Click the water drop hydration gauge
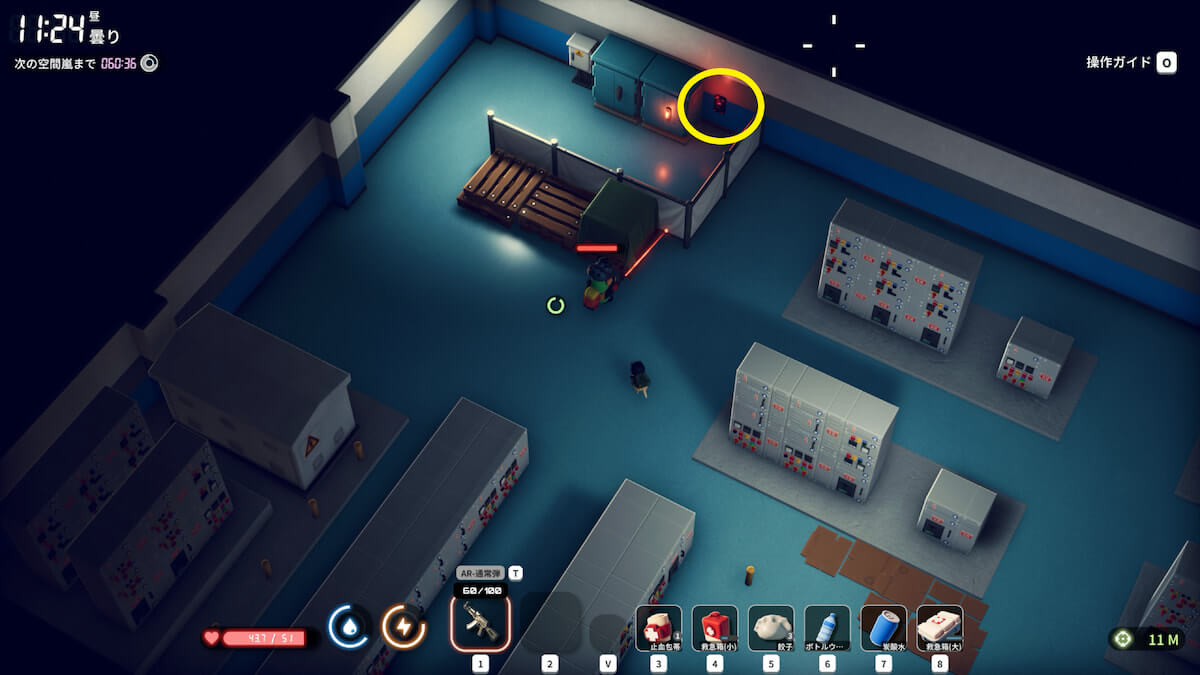This screenshot has width=1200, height=675. (349, 627)
